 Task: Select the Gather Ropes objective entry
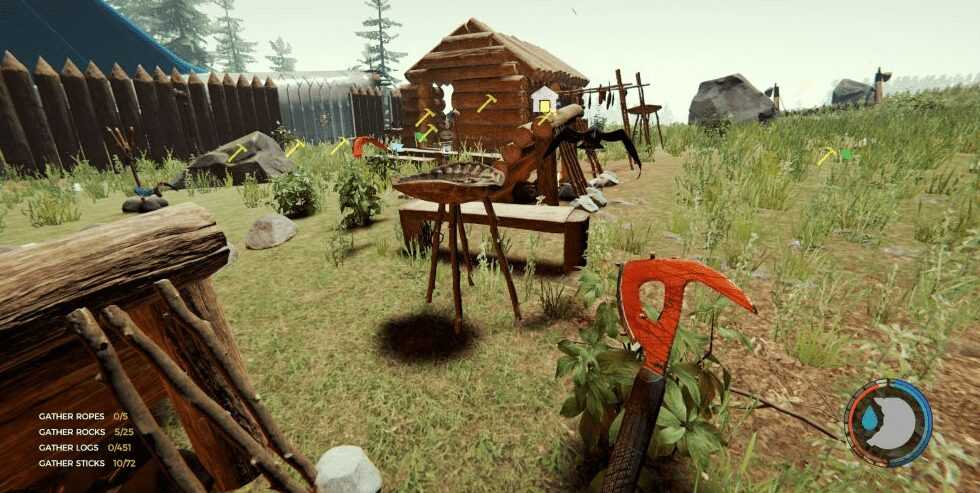(x=83, y=415)
